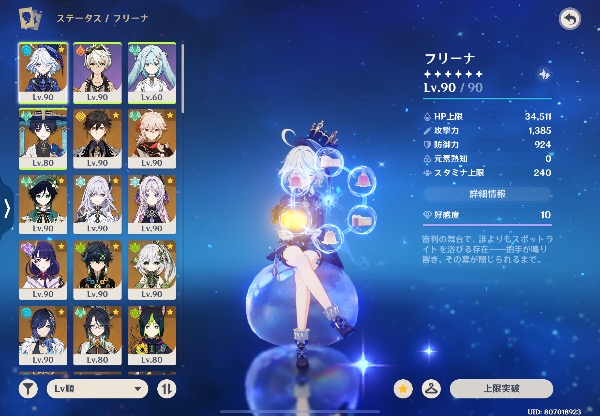Return with the back arrow button
The width and height of the screenshot is (600, 416).
pos(569,18)
